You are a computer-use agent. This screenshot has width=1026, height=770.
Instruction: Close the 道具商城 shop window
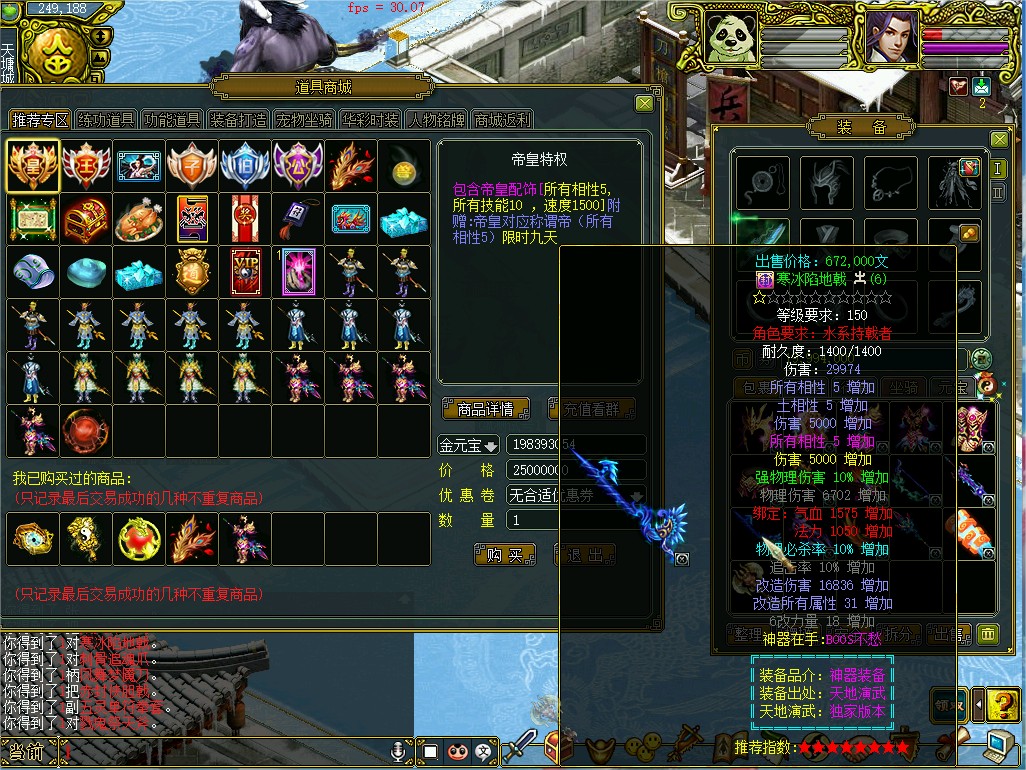pos(644,102)
